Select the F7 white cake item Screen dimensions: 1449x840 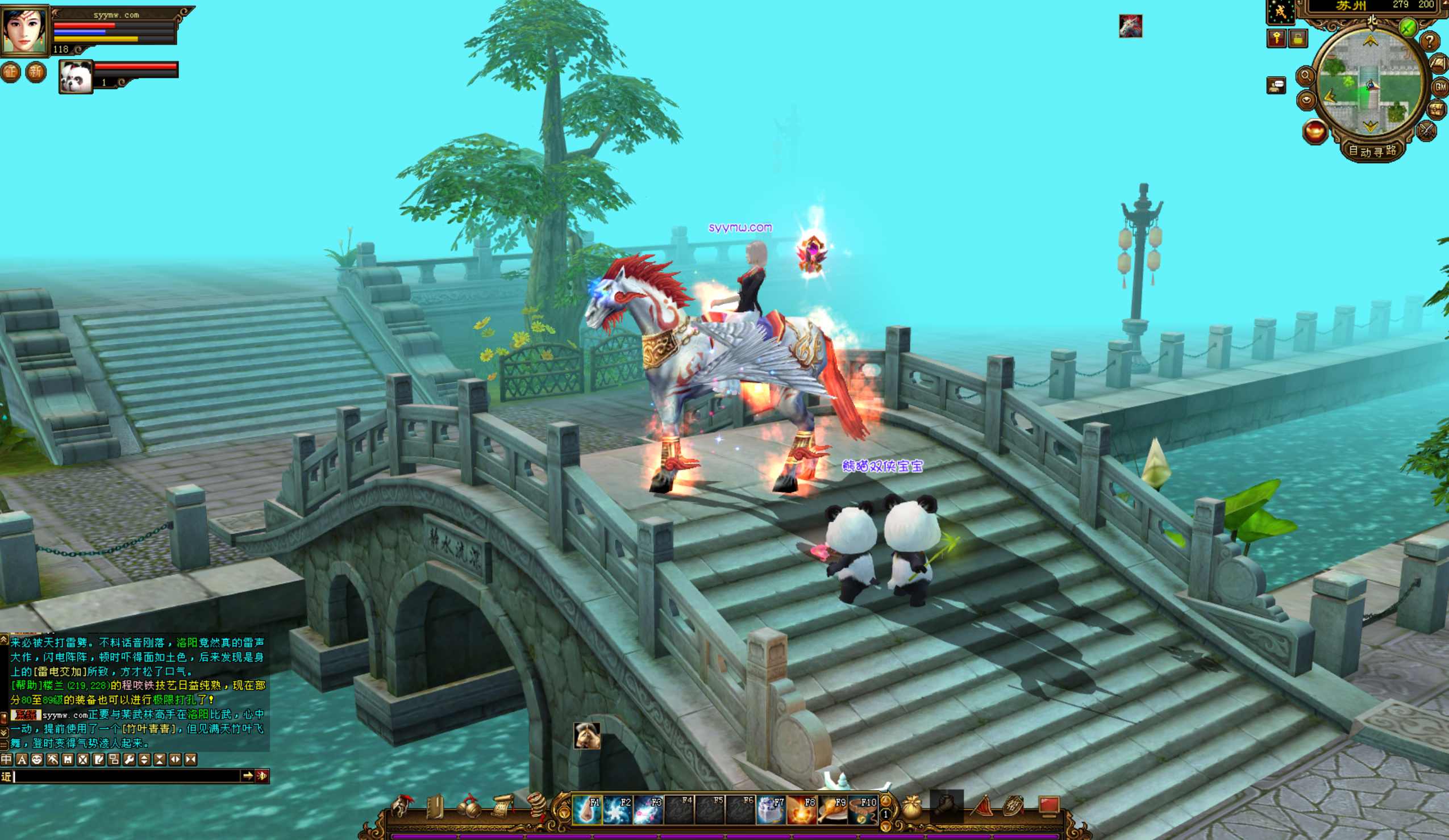(x=771, y=809)
